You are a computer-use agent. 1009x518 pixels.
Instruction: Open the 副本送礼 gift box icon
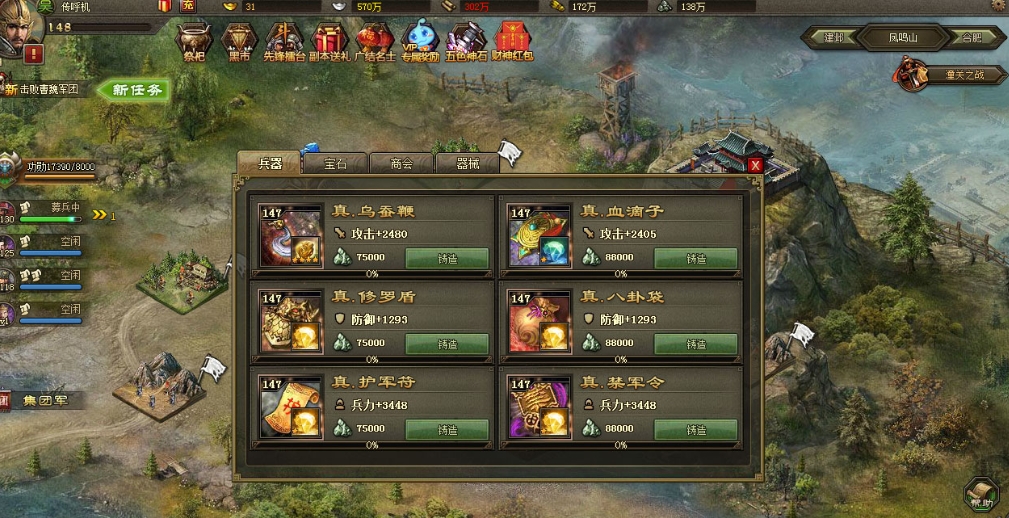(329, 43)
